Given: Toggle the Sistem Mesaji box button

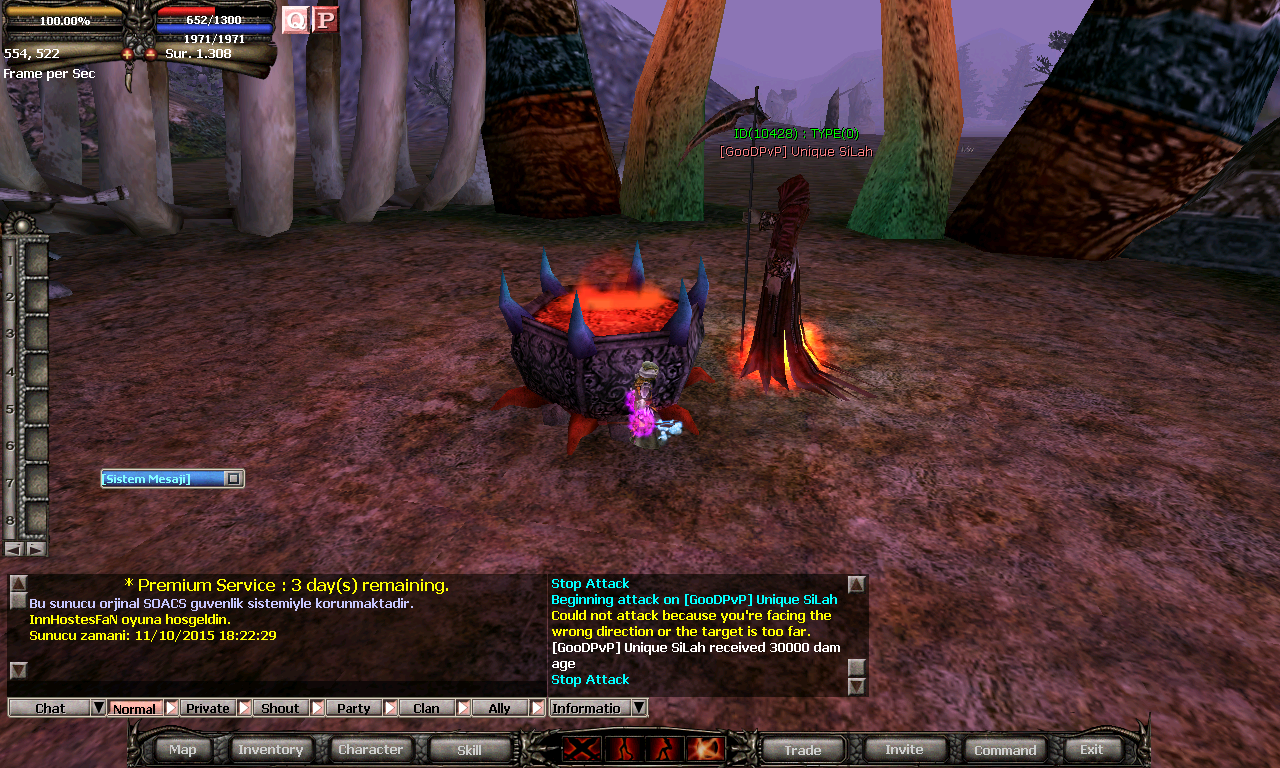Looking at the screenshot, I should click(x=233, y=479).
